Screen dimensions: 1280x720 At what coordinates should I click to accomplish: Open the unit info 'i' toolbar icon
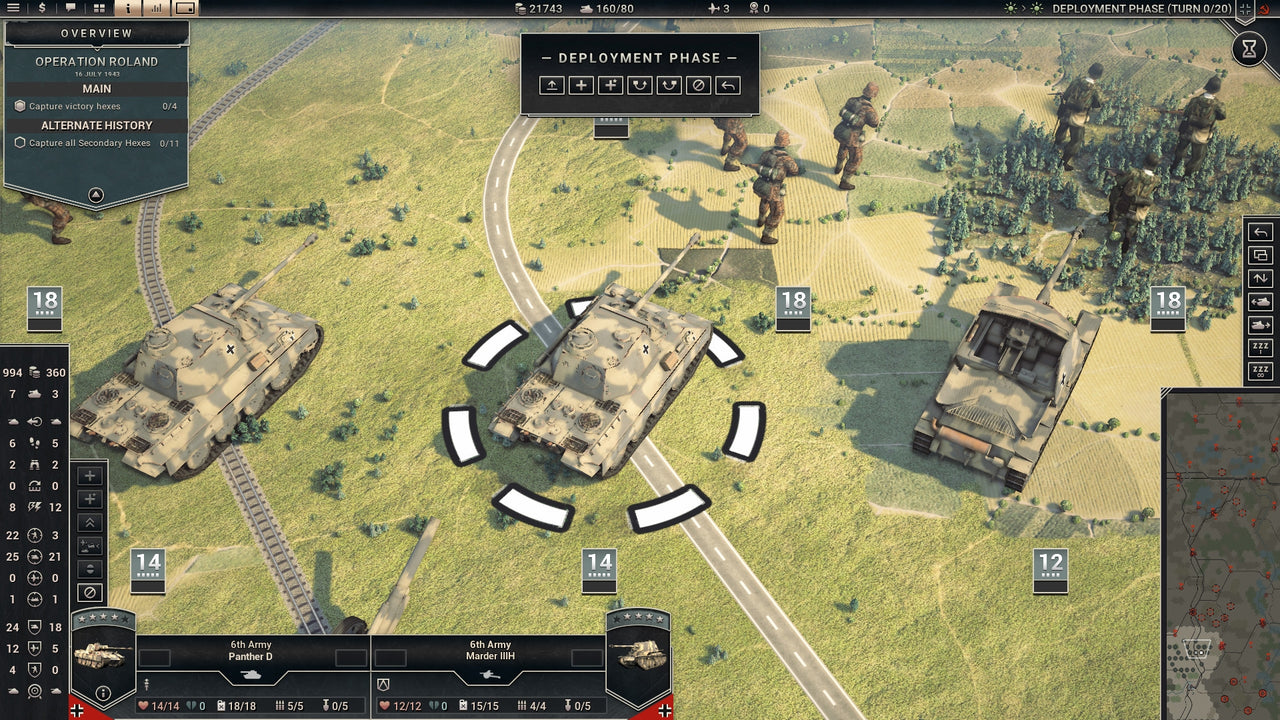[128, 9]
